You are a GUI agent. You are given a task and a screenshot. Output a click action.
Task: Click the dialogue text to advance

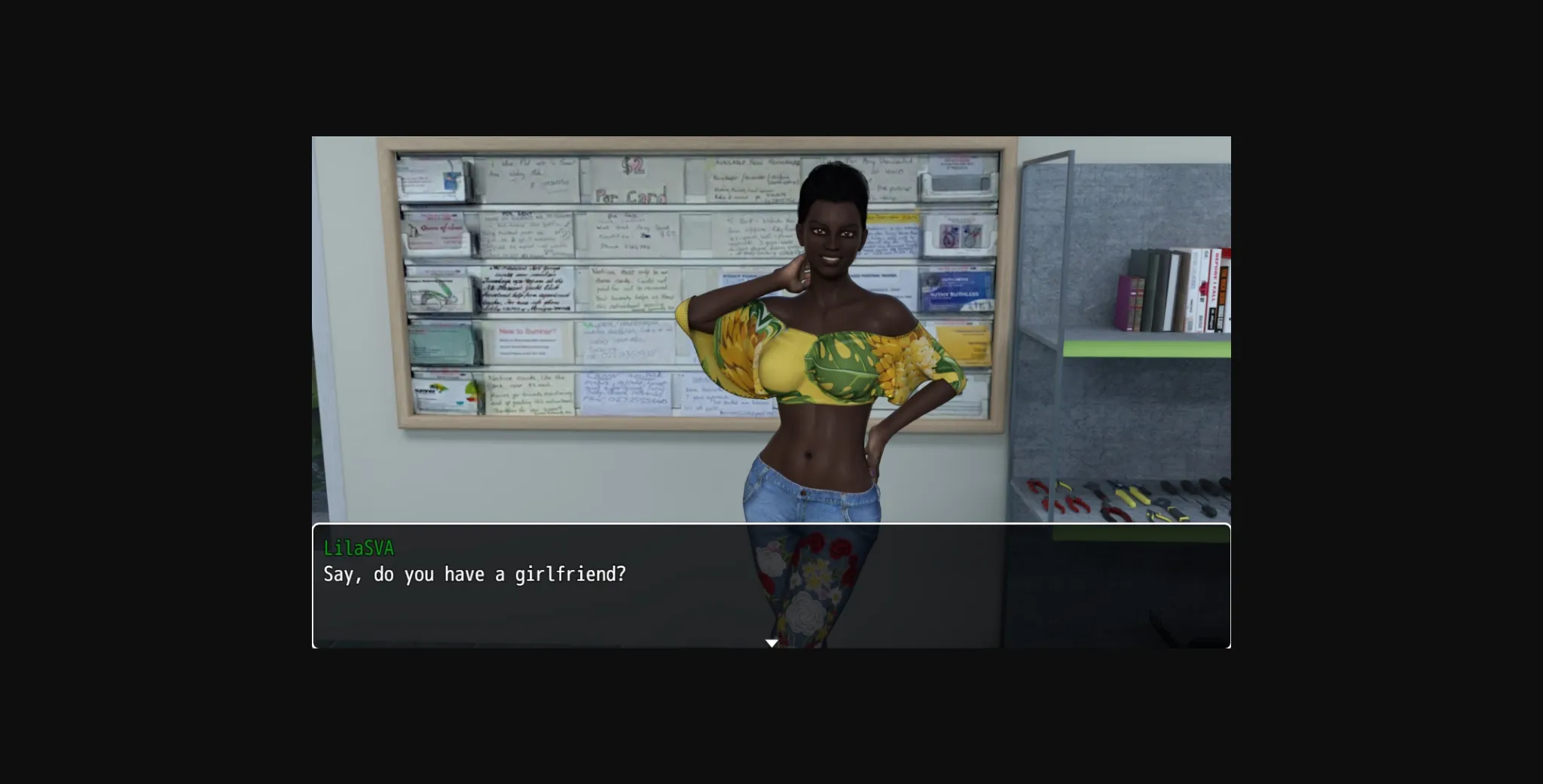(x=473, y=574)
